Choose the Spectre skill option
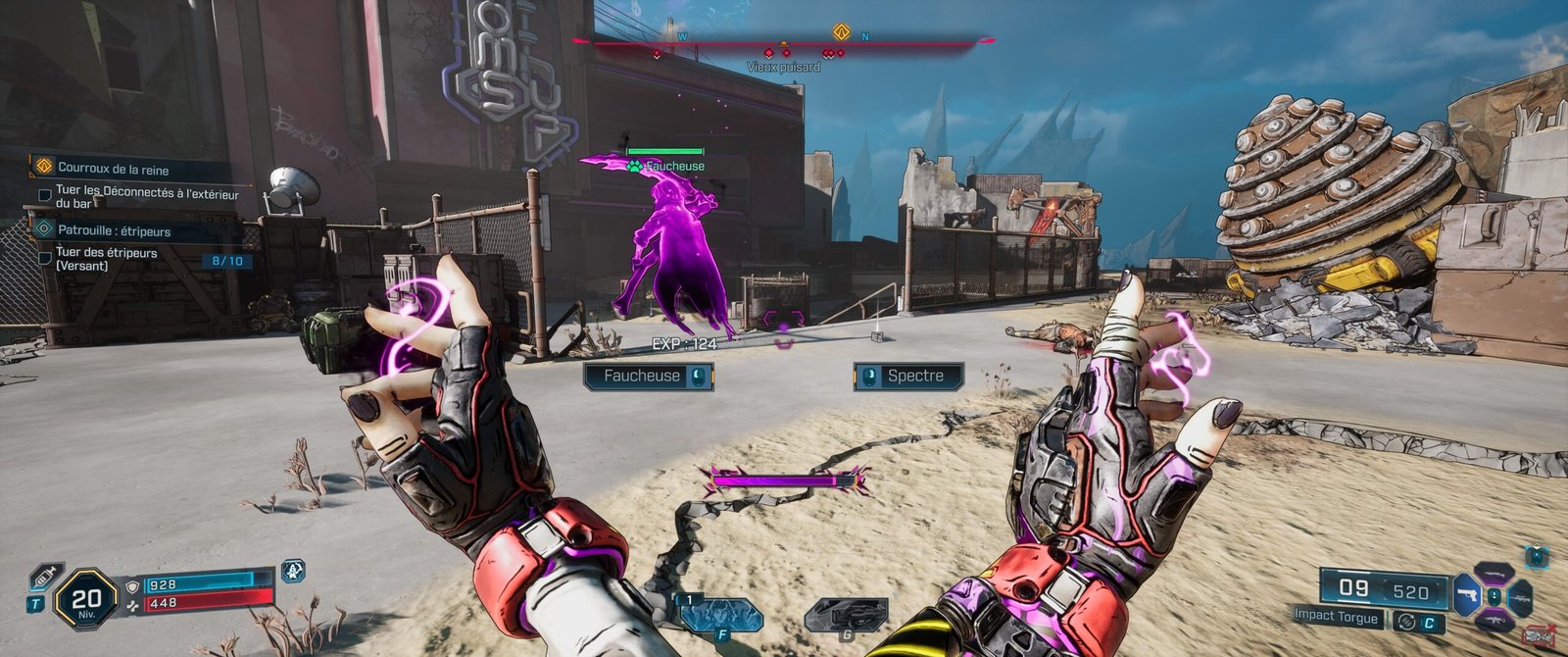The width and height of the screenshot is (1568, 657). coord(908,377)
